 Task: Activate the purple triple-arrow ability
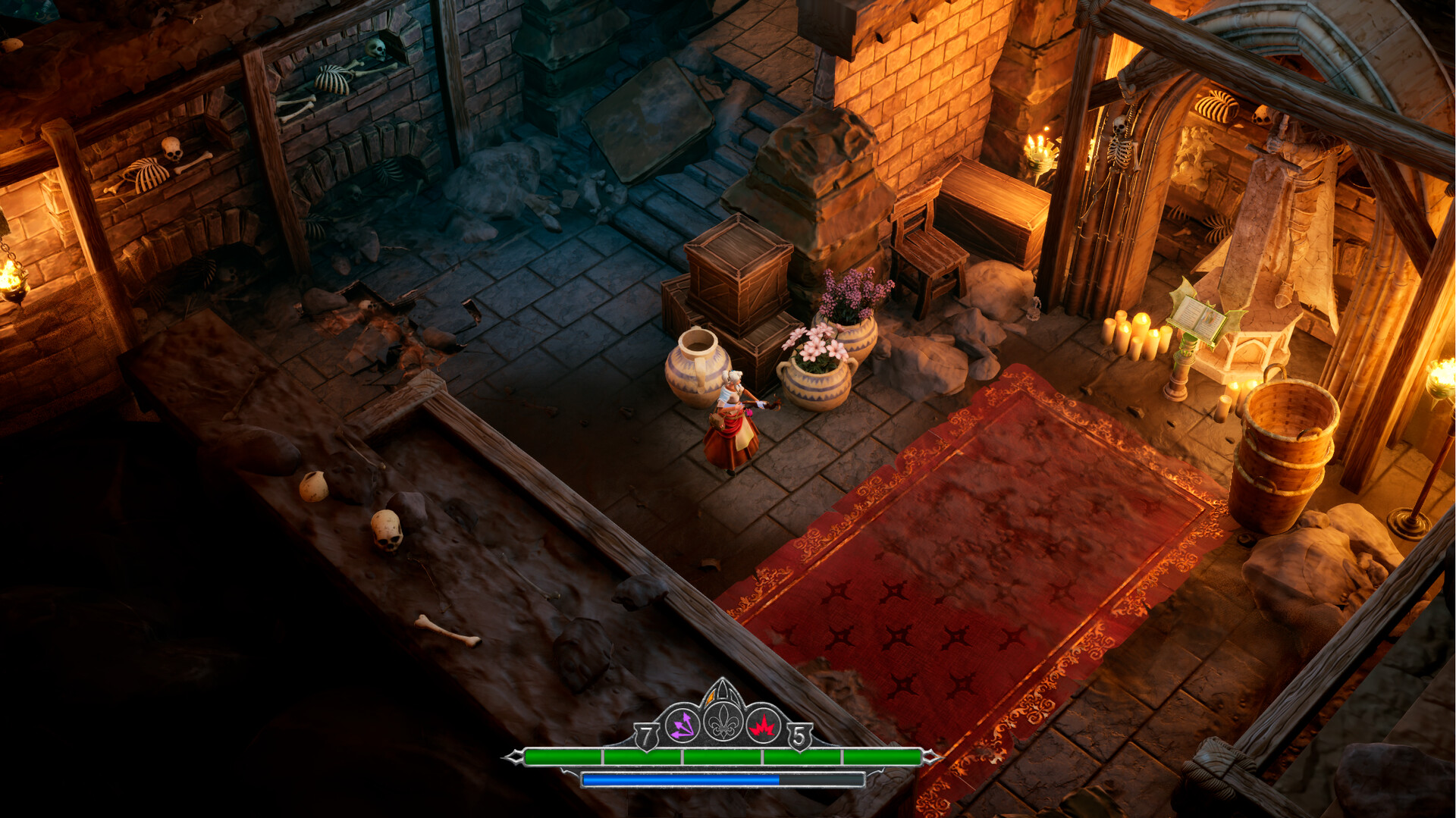[682, 726]
